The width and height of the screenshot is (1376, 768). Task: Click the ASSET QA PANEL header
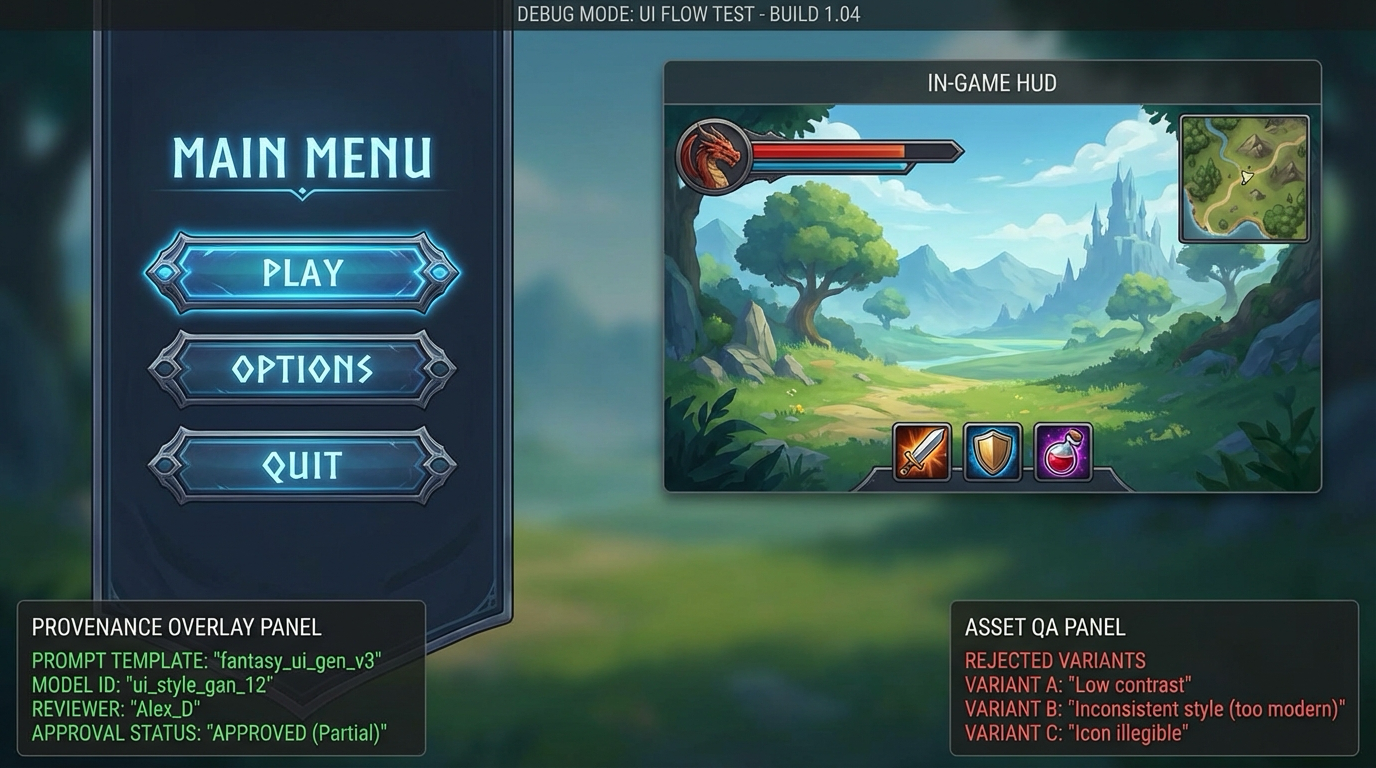pyautogui.click(x=1044, y=628)
